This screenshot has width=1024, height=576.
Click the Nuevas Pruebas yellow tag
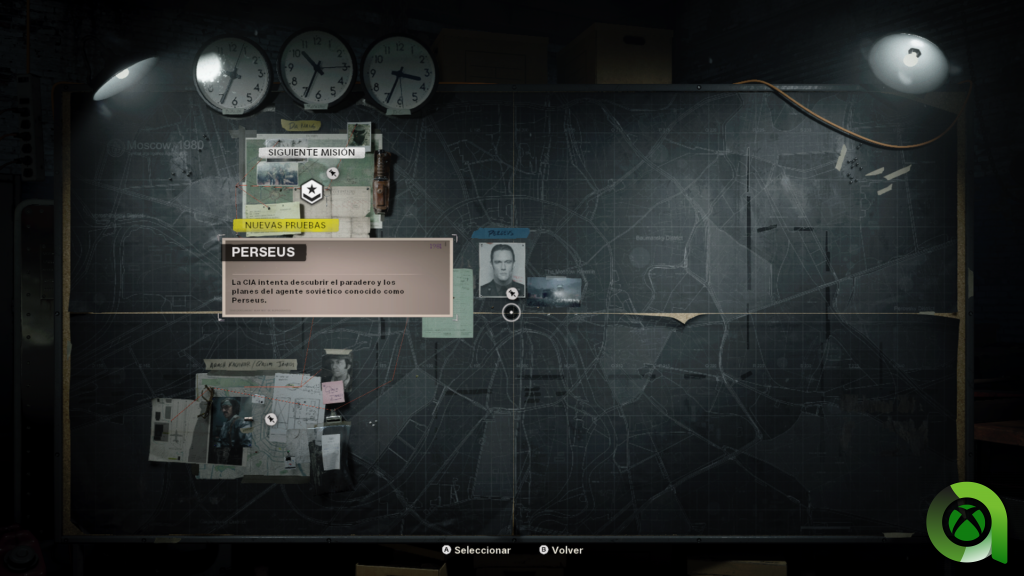(285, 226)
